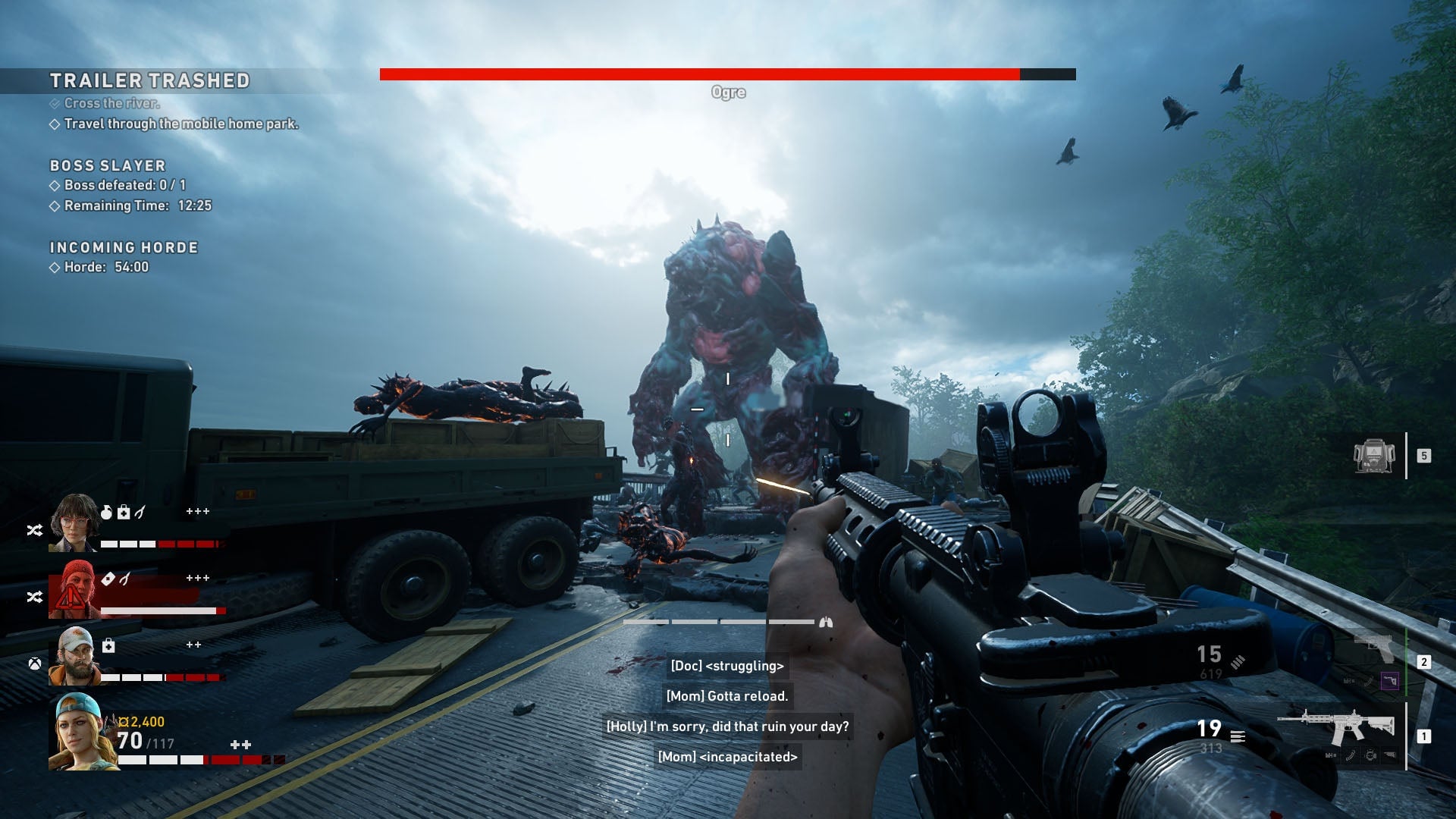The width and height of the screenshot is (1456, 819).
Task: Click the purple pistol attachment icon under slot 2
Action: 1389,681
